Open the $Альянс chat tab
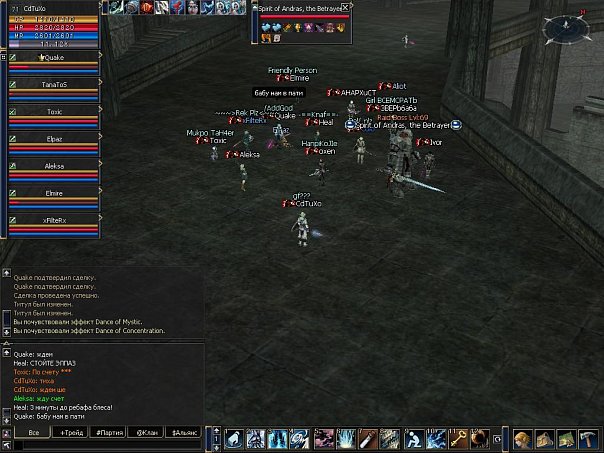 pos(184,432)
